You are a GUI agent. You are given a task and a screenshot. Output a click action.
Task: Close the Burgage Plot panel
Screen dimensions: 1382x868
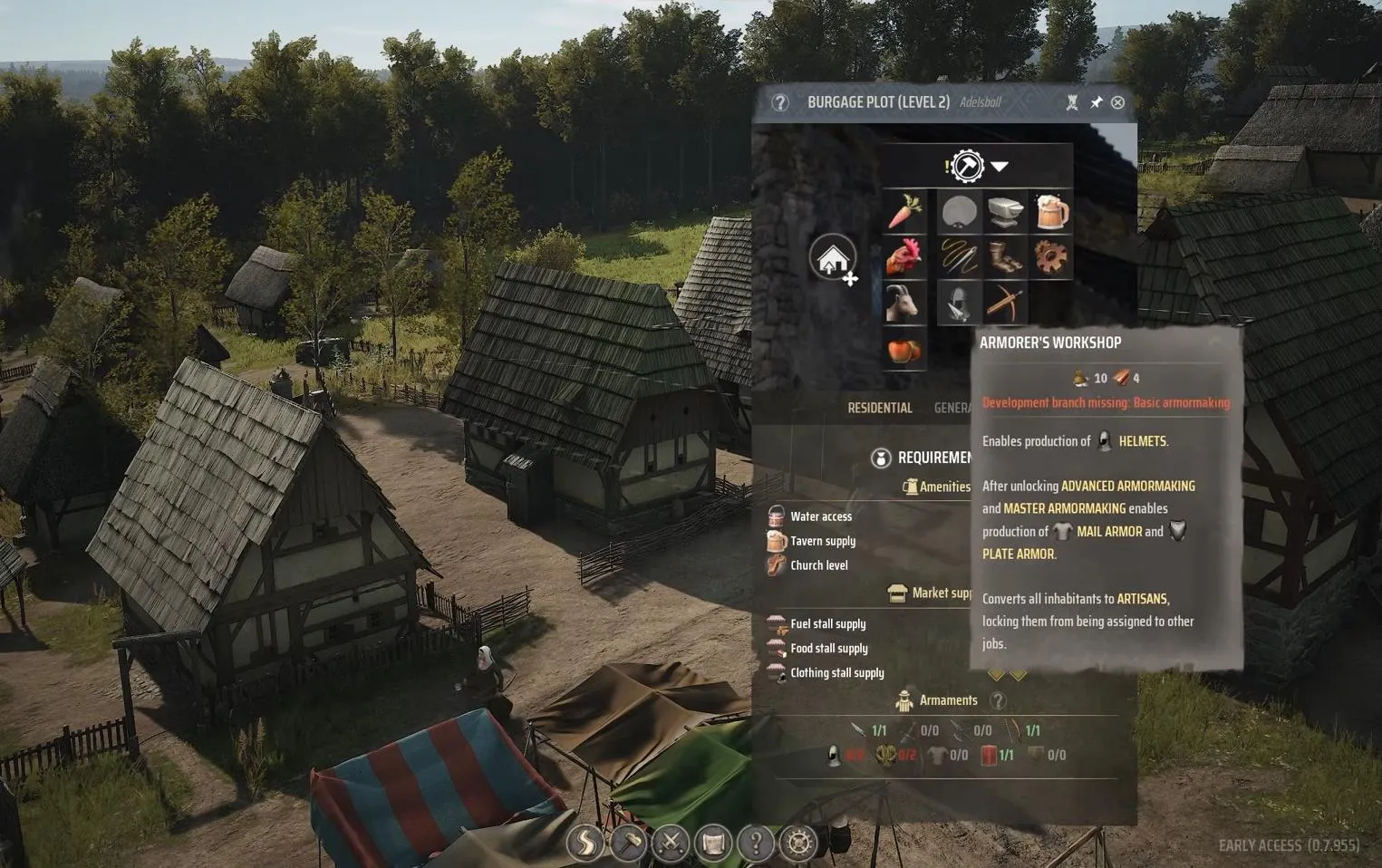coord(1117,102)
